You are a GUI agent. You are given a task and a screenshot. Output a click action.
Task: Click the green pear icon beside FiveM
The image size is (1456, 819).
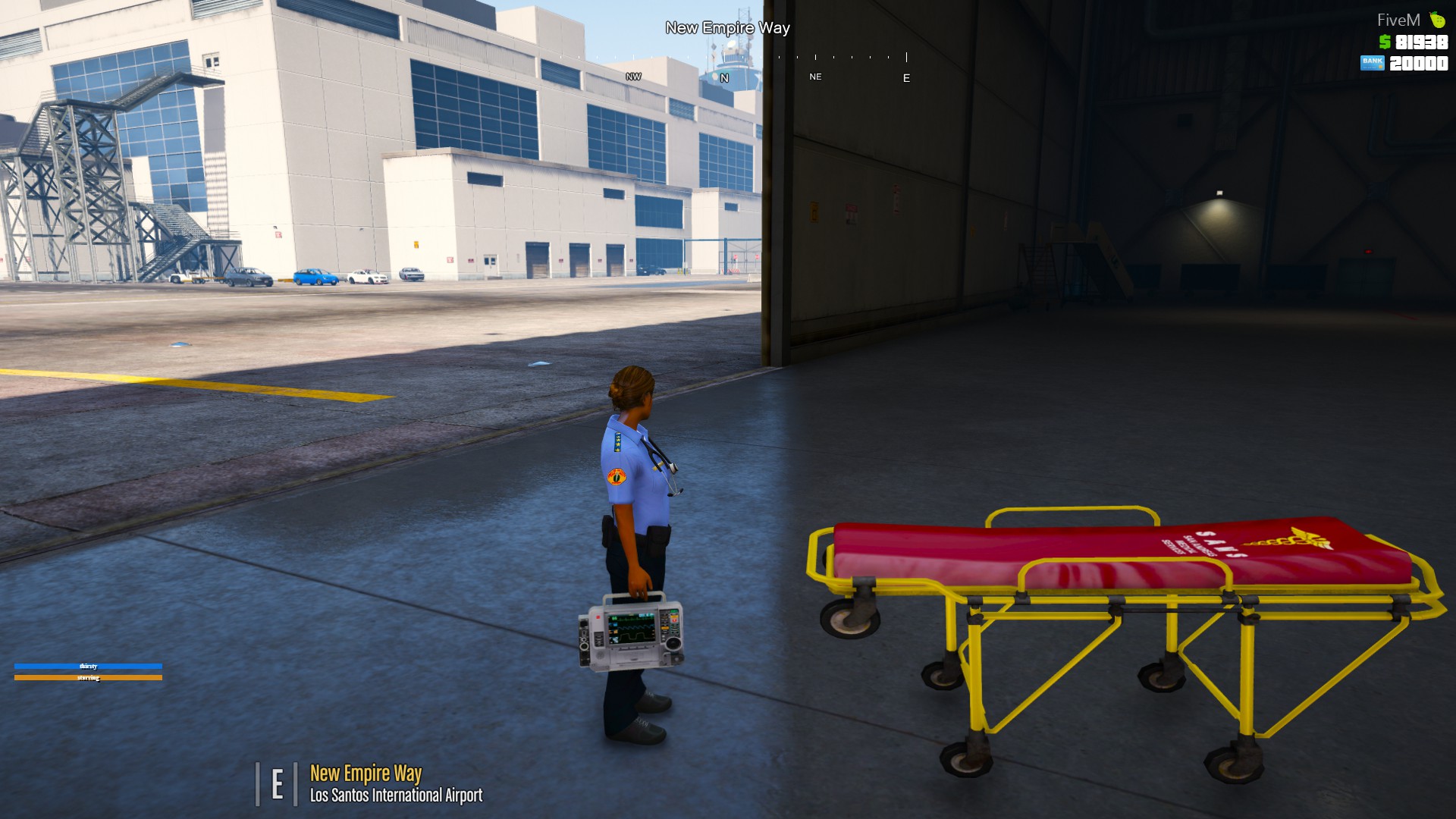(x=1439, y=19)
